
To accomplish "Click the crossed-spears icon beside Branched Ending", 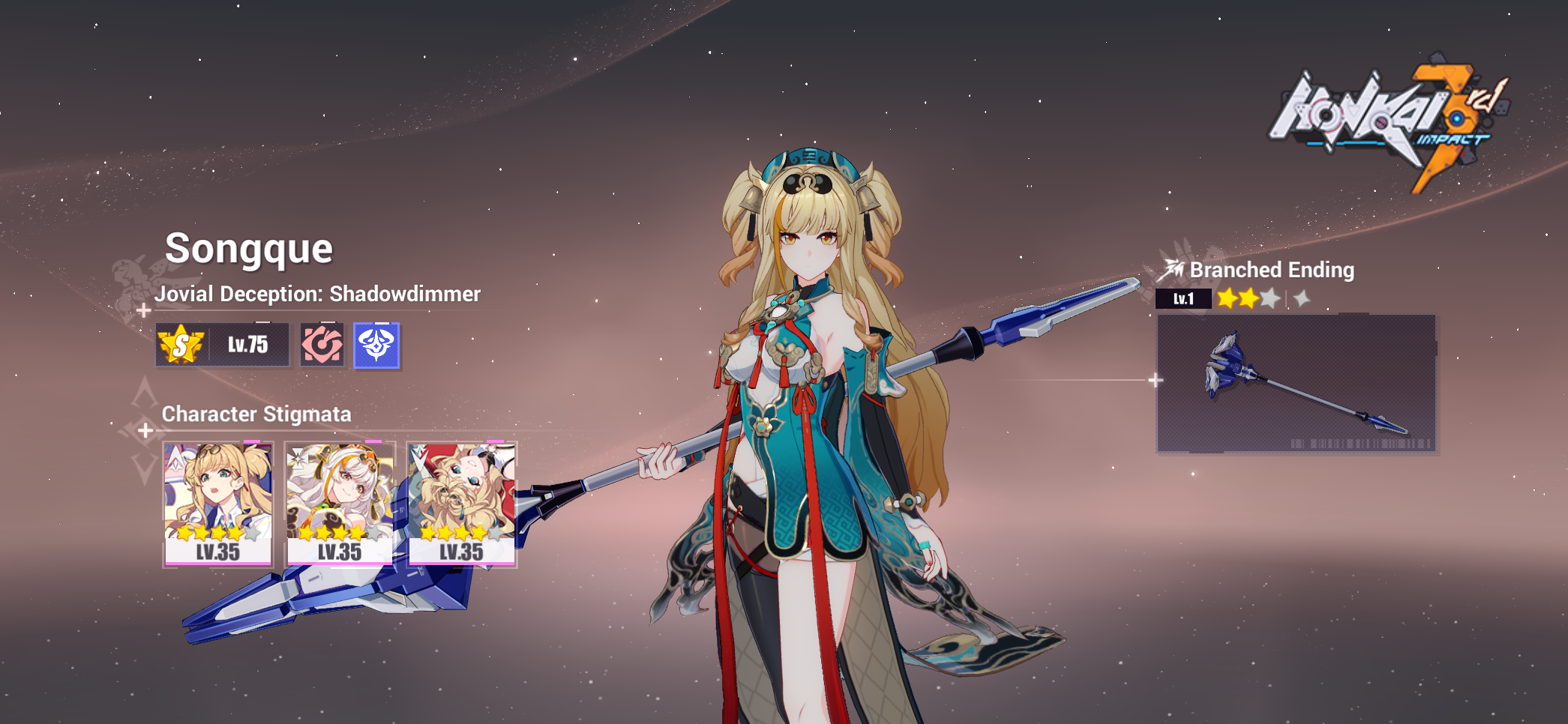I will pyautogui.click(x=1171, y=269).
